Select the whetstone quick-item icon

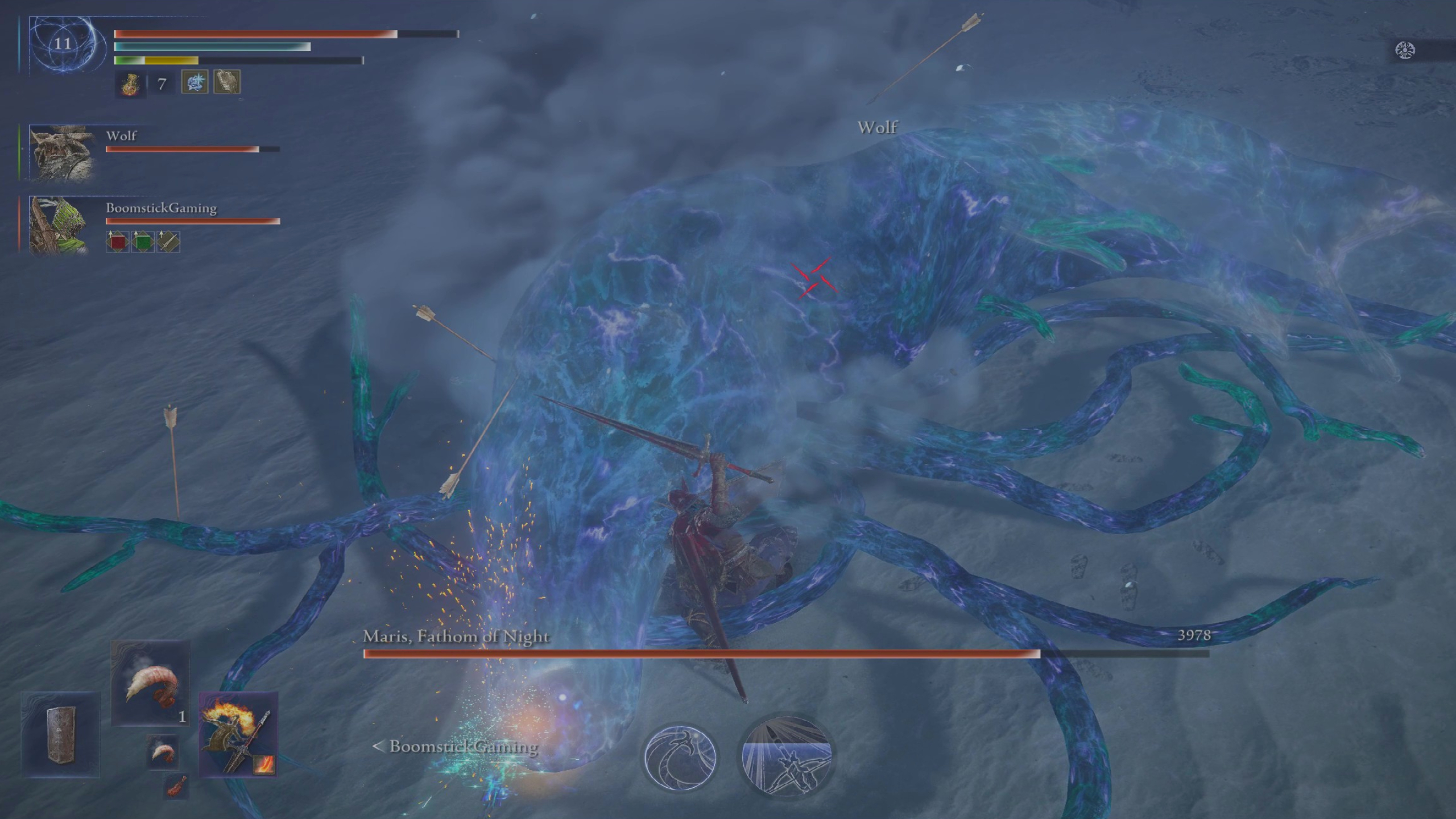226,82
